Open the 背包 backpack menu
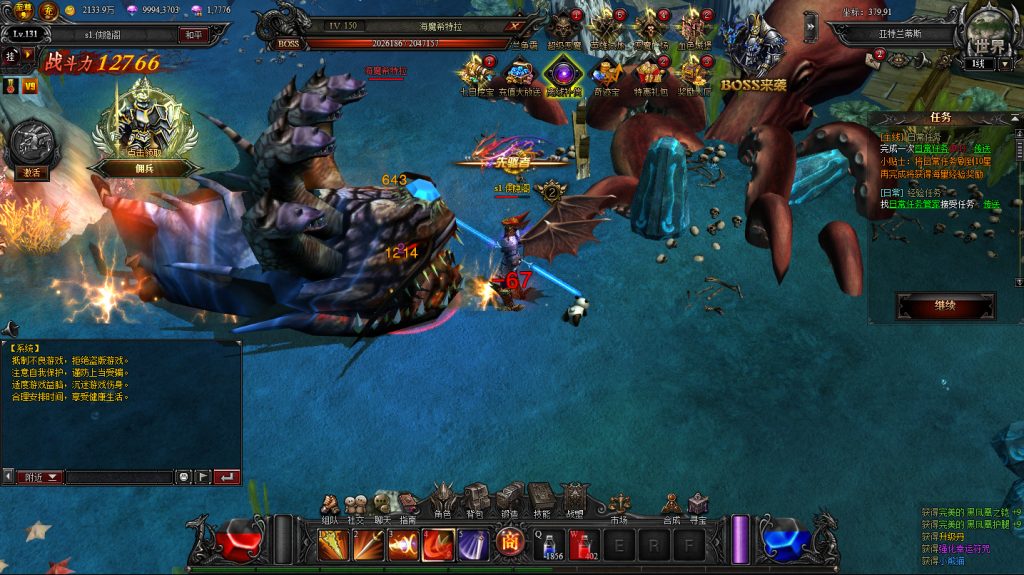 (x=475, y=497)
